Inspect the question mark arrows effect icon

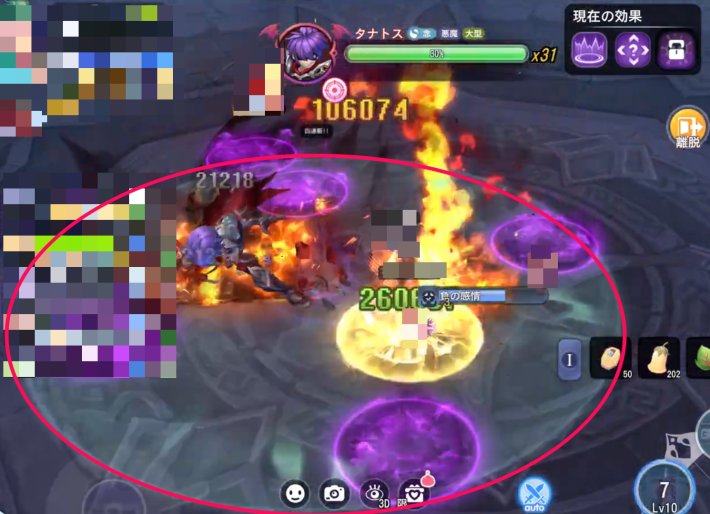(632, 49)
